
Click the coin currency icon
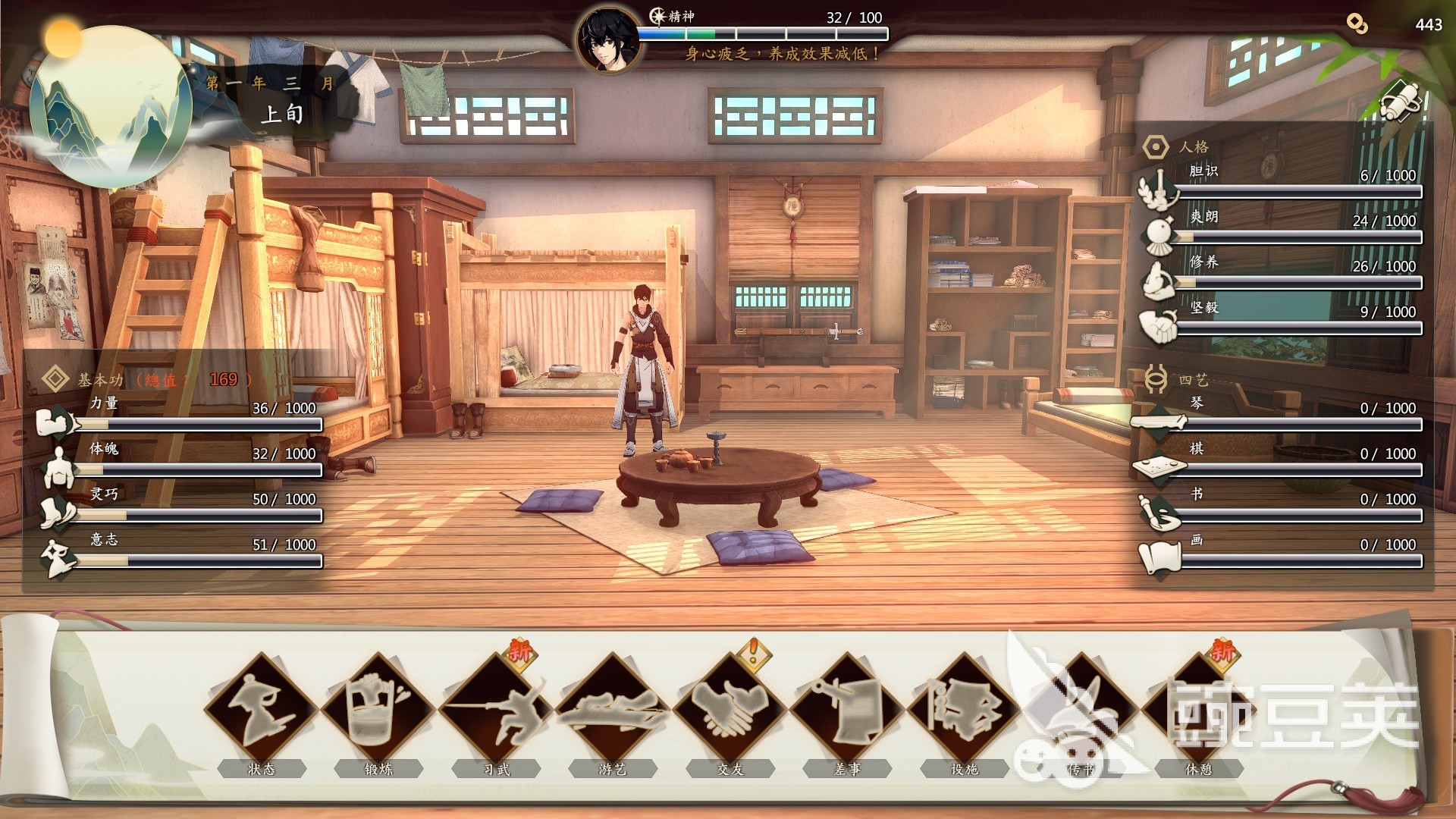(1357, 24)
